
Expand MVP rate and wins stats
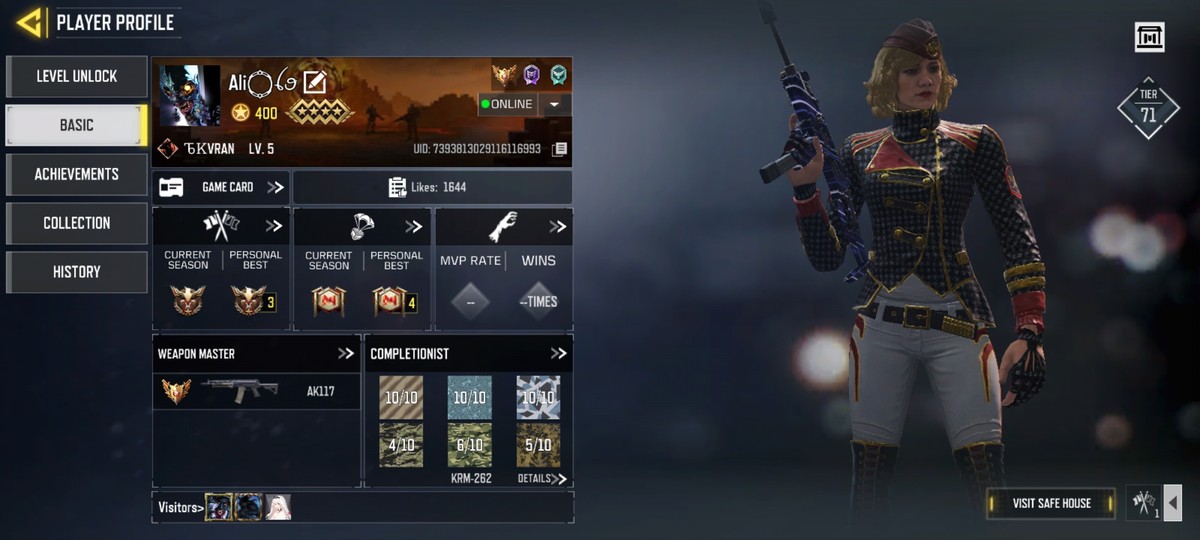click(557, 226)
